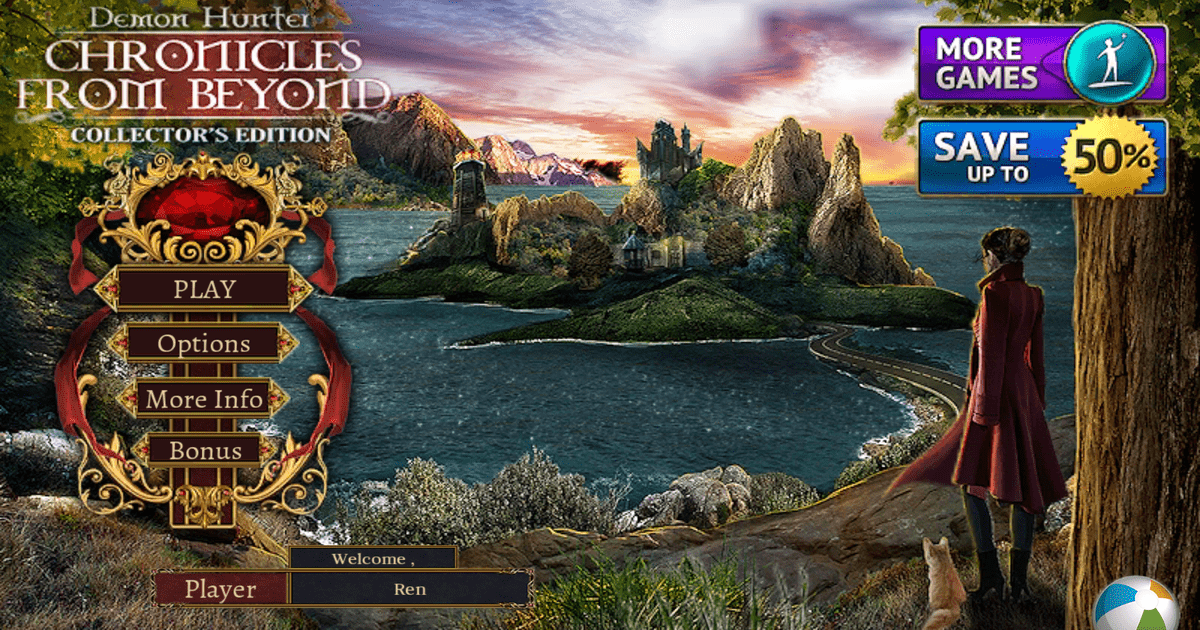Viewport: 1200px width, 630px height.
Task: Open the Bonus content menu
Action: [x=204, y=450]
